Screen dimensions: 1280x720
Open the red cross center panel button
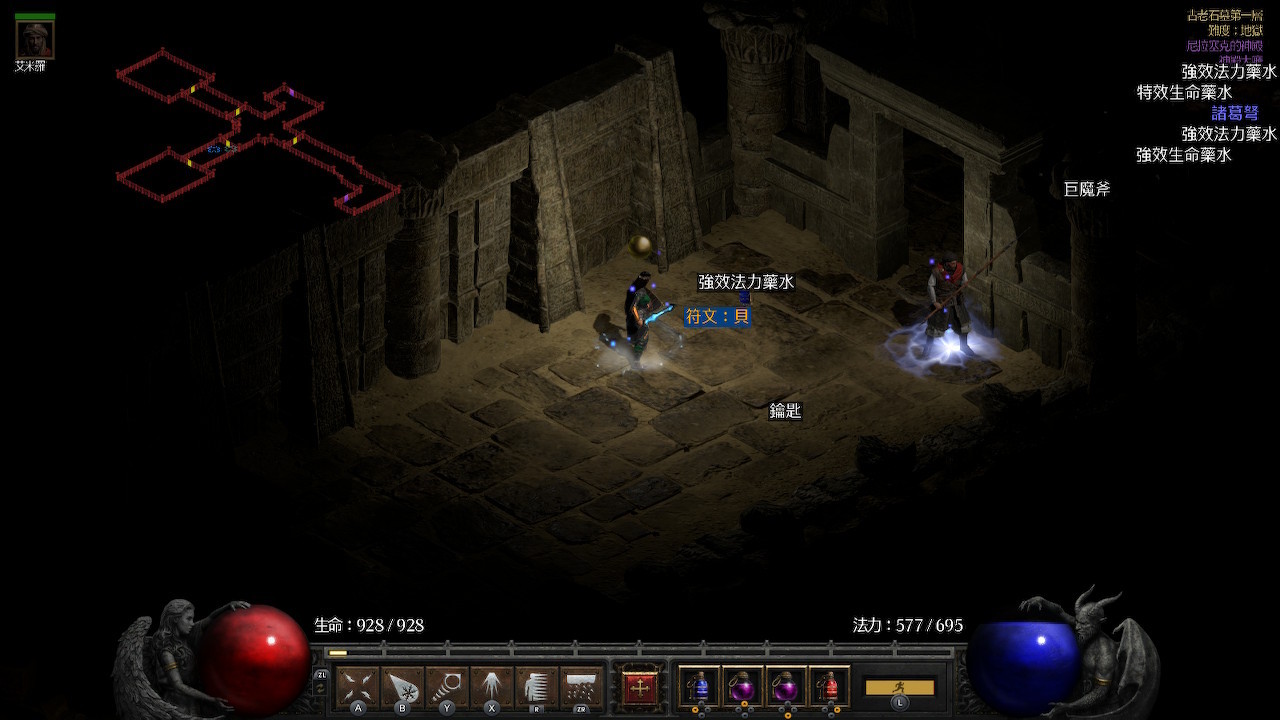pyautogui.click(x=640, y=687)
